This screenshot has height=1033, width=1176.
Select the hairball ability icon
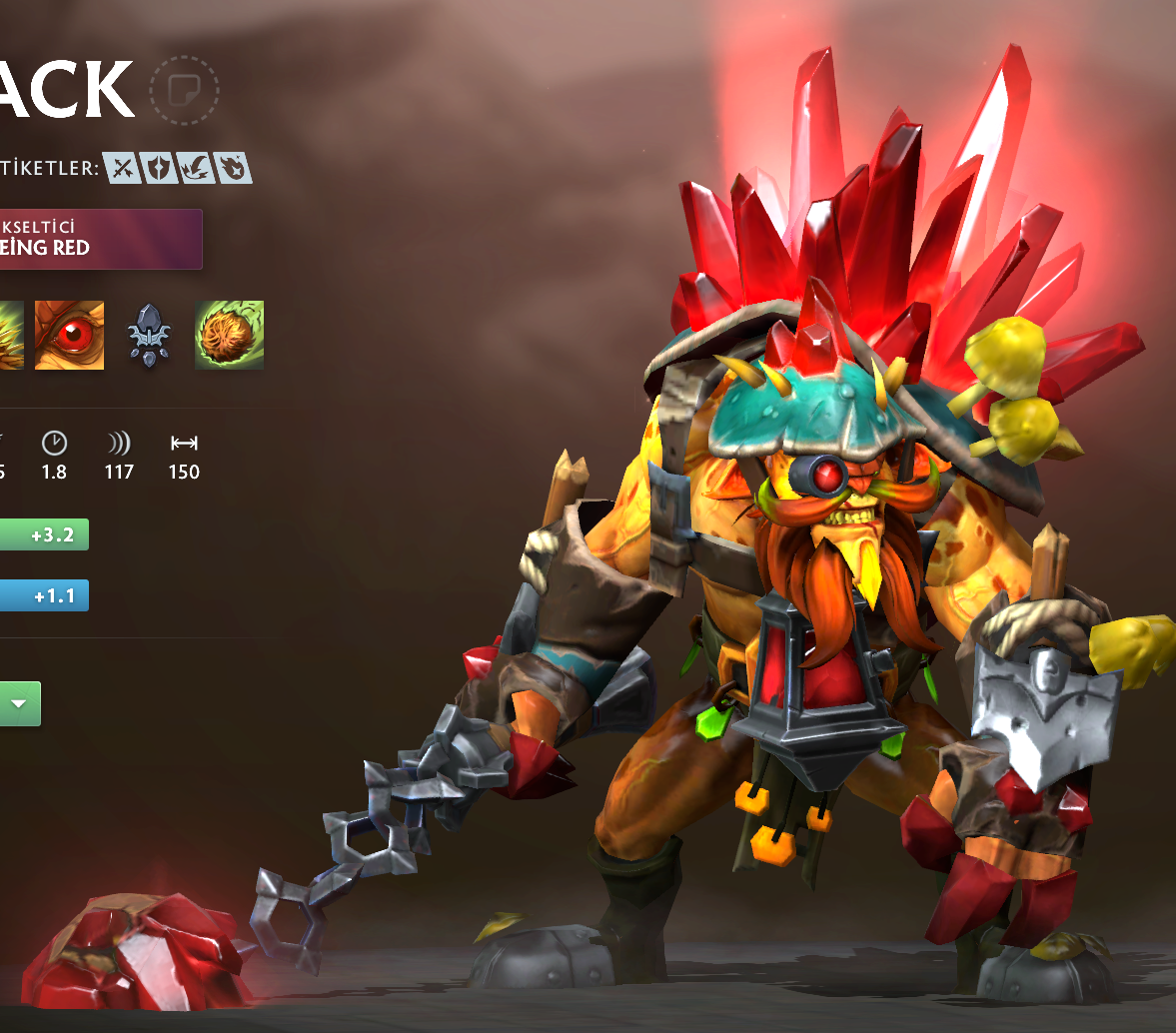[229, 336]
